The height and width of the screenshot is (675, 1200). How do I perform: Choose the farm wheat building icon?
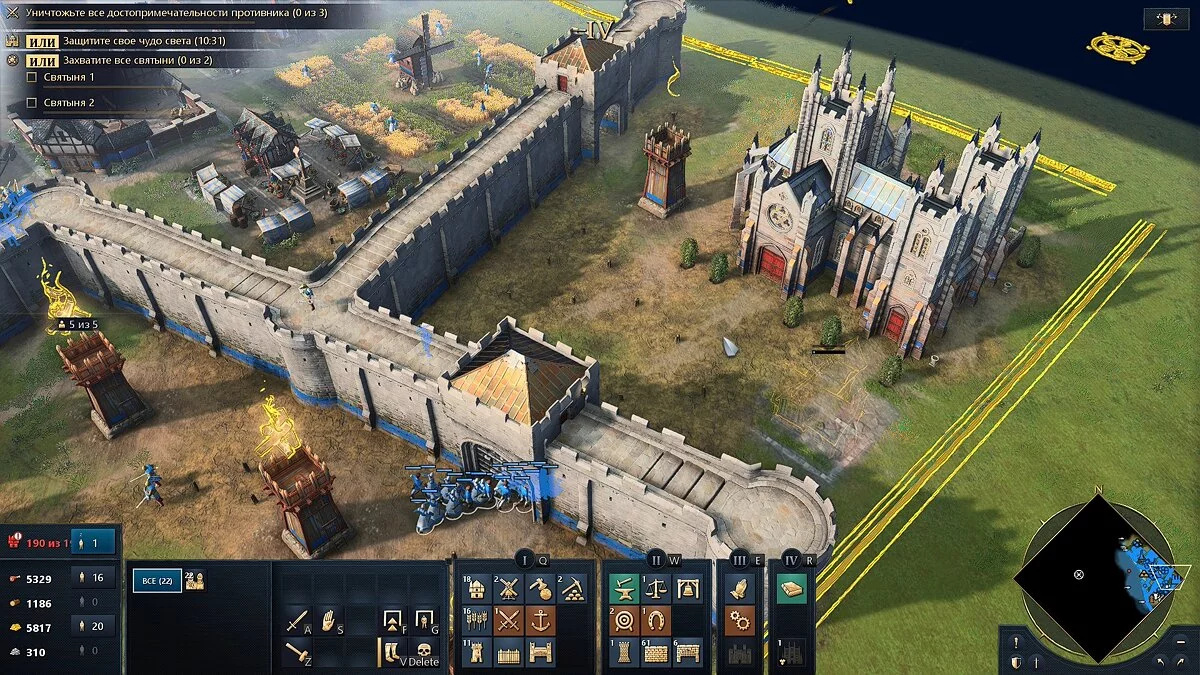(478, 620)
